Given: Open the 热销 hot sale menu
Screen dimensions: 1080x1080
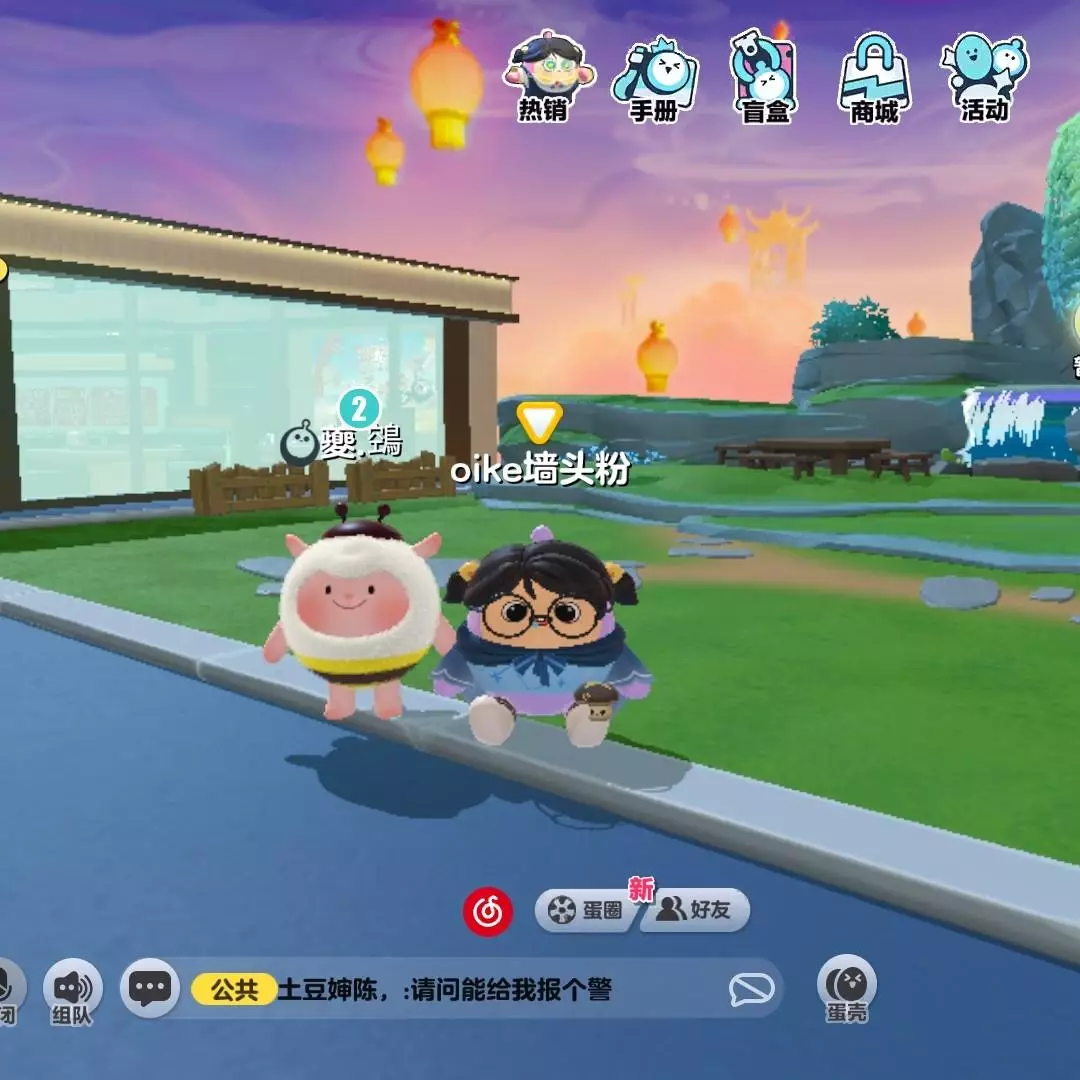Looking at the screenshot, I should pos(543,76).
